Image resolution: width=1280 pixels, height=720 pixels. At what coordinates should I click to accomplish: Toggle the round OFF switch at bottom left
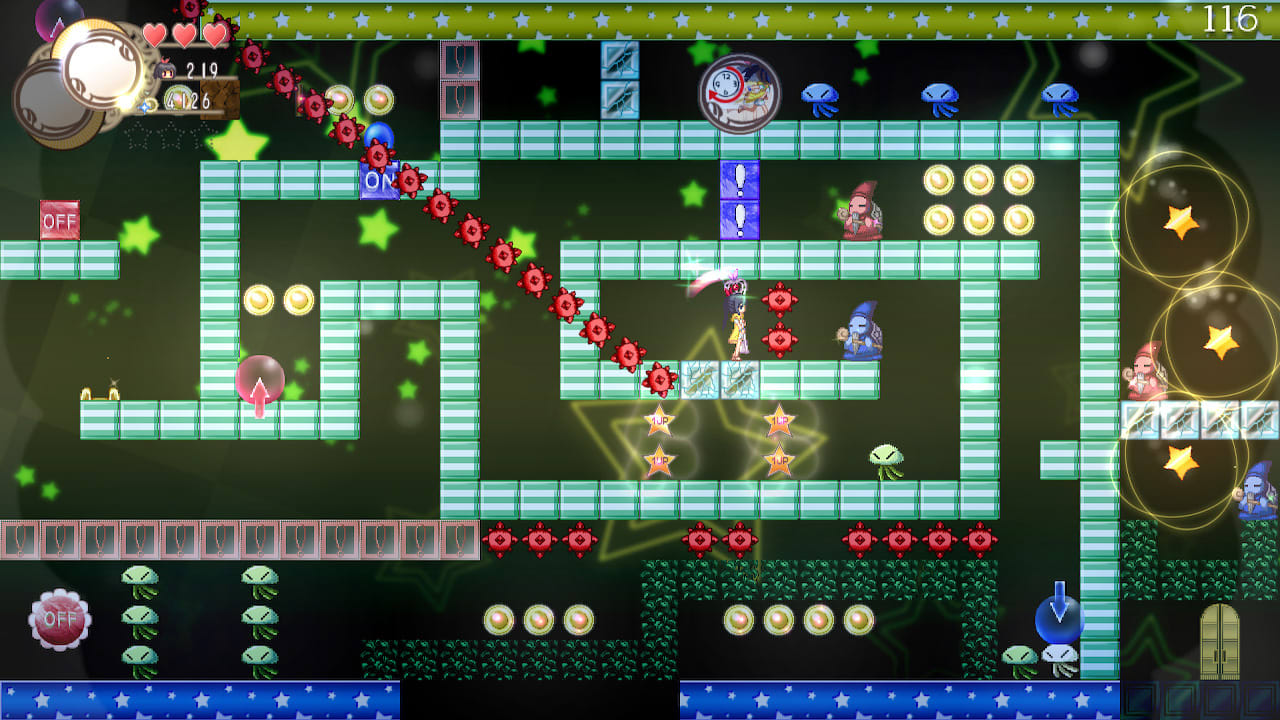point(60,620)
